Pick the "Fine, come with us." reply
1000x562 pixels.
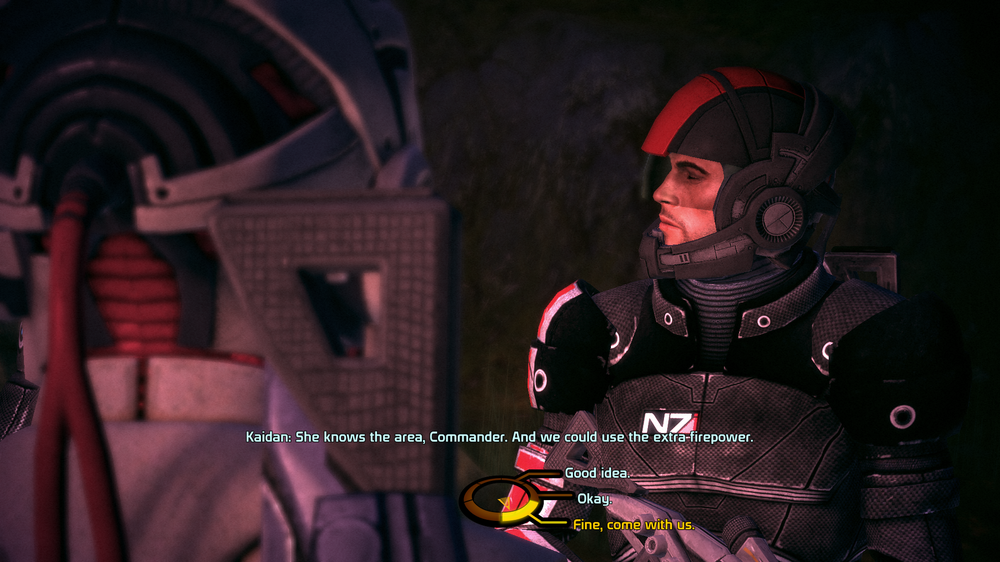(633, 525)
